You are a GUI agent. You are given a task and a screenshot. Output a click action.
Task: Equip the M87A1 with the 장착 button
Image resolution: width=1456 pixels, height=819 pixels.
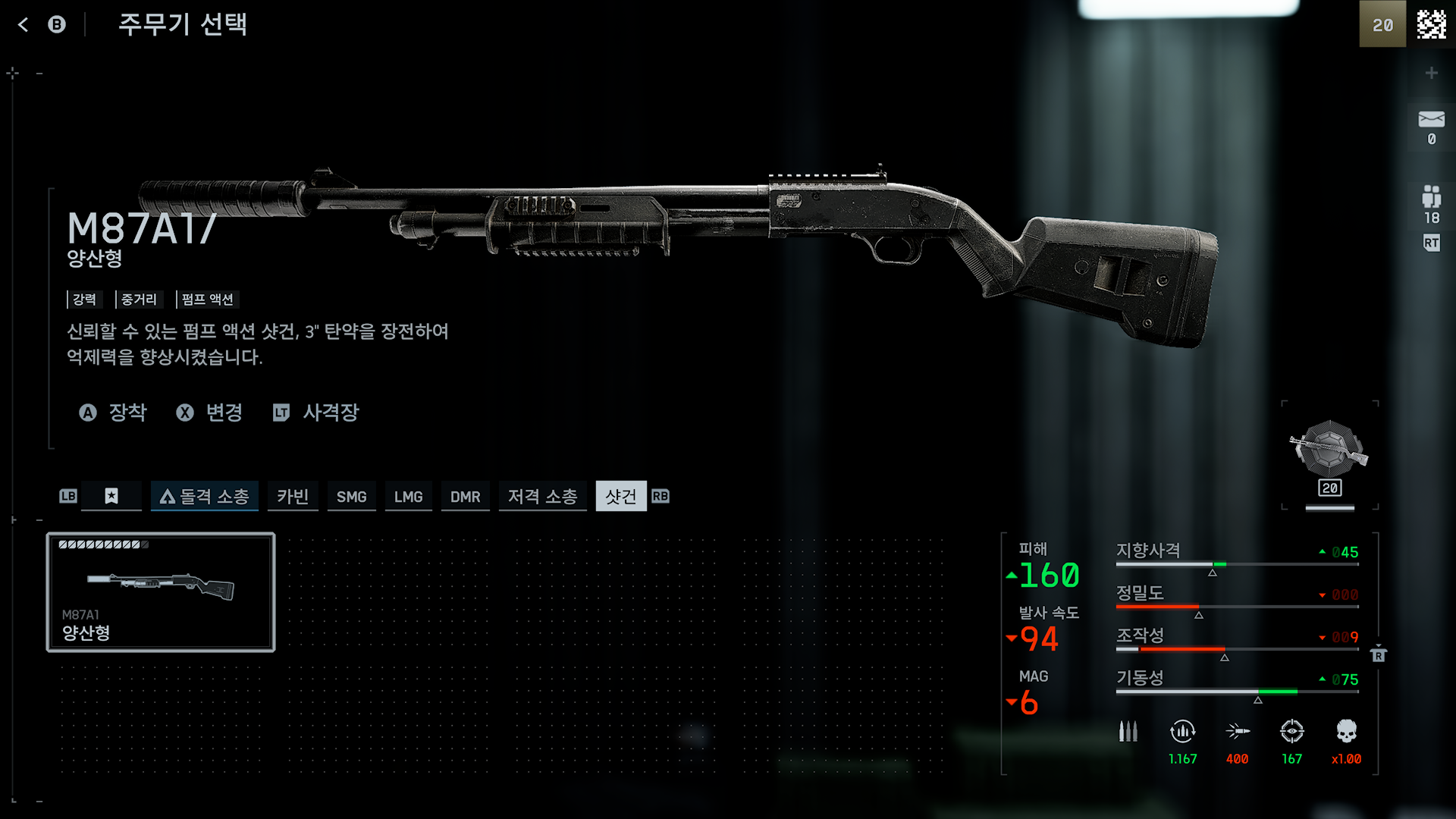[114, 413]
